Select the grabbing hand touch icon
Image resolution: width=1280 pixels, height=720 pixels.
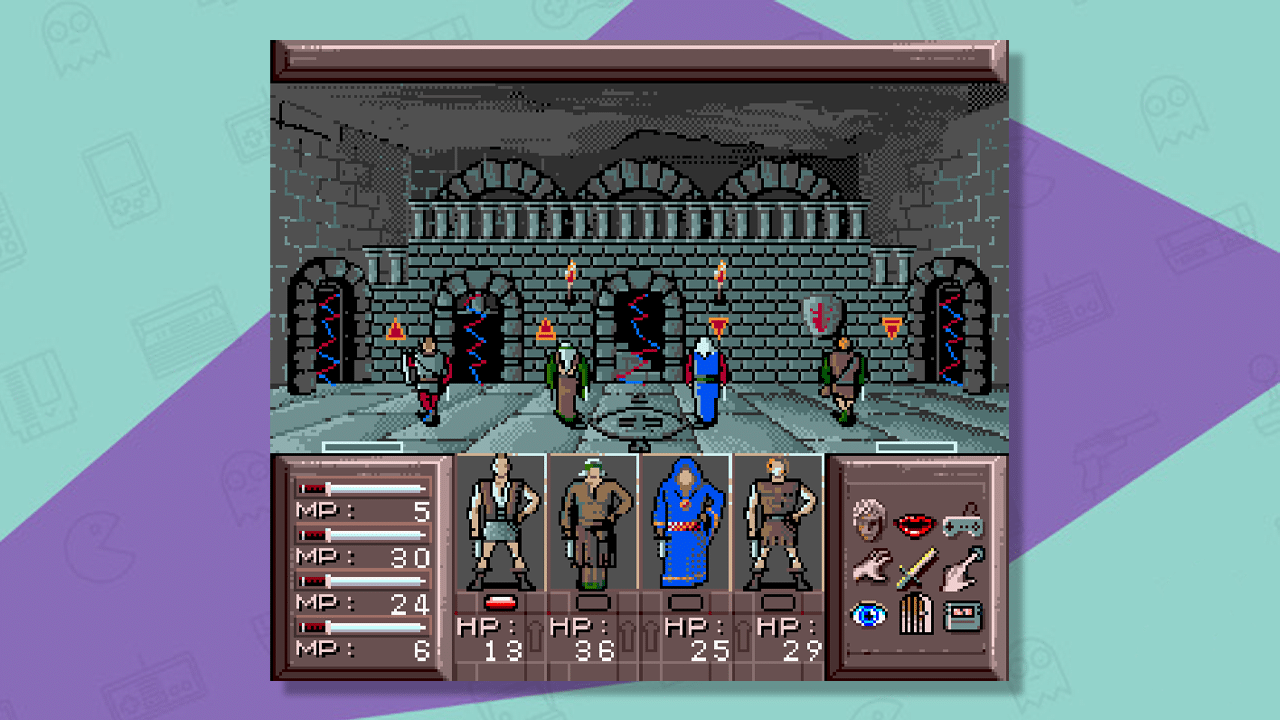pos(958,568)
